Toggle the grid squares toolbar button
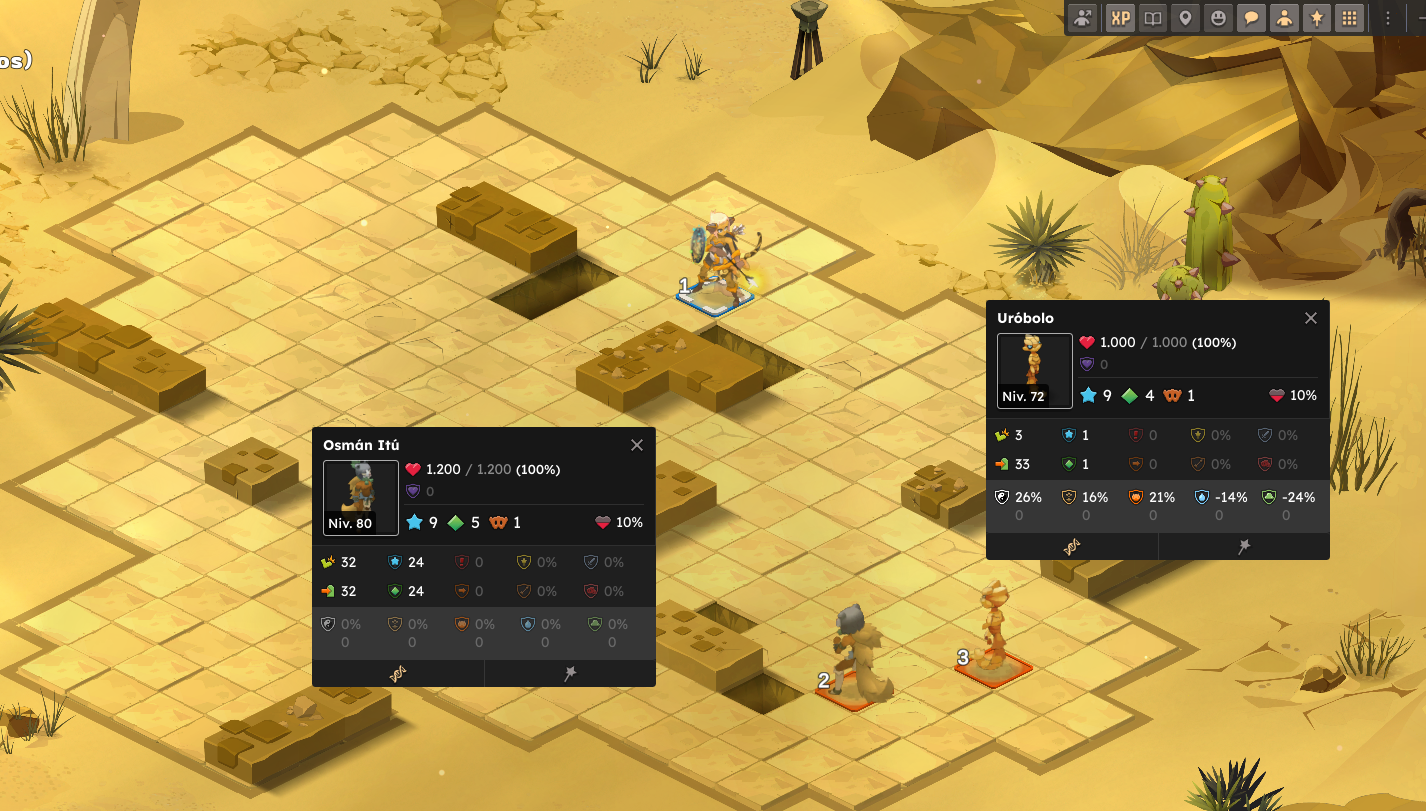The image size is (1426, 811). coord(1349,18)
